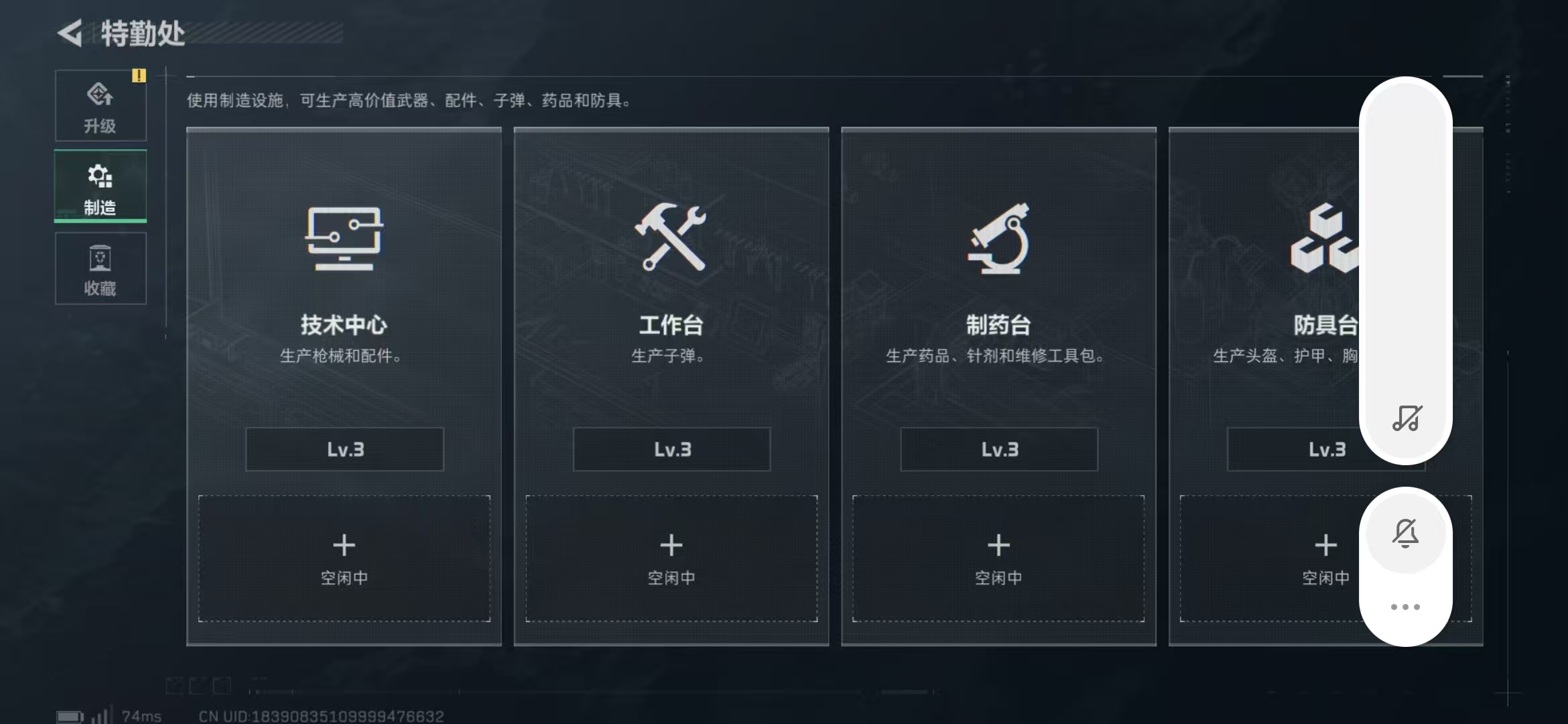
Task: Enable notifications via the crossed bell icon
Action: pos(1404,534)
